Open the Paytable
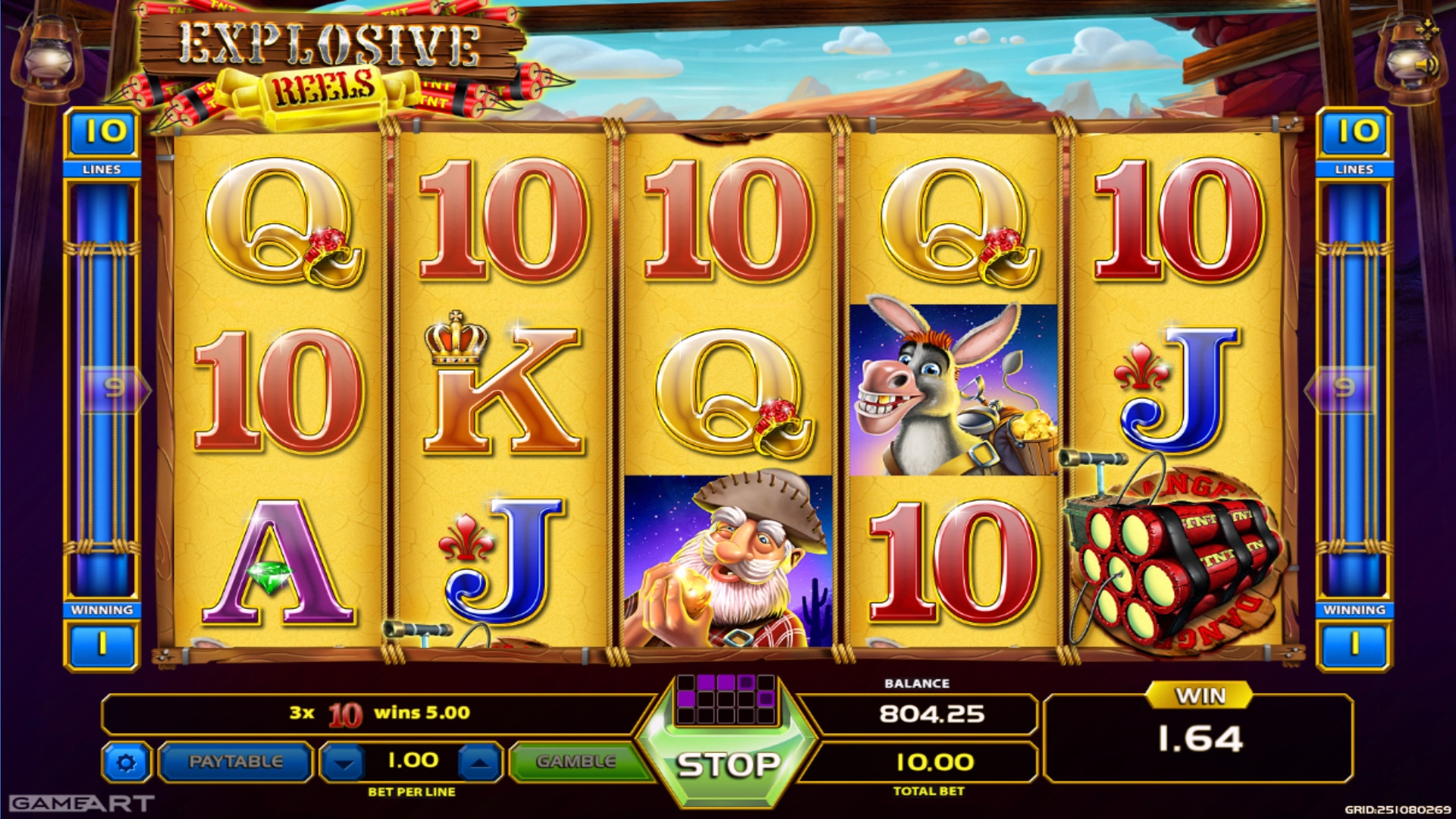 236,762
